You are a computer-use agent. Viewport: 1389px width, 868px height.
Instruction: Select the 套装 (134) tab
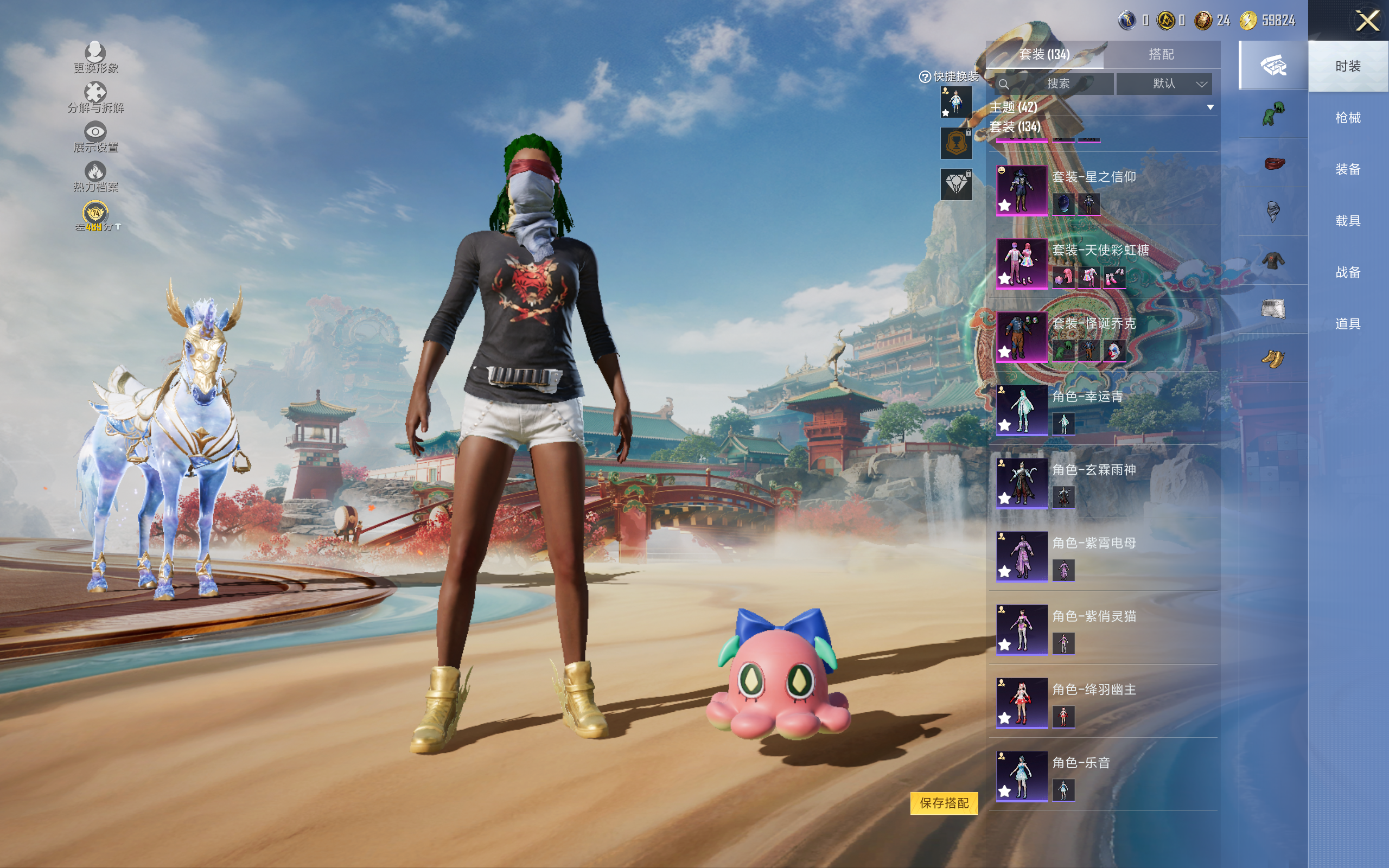(1044, 55)
